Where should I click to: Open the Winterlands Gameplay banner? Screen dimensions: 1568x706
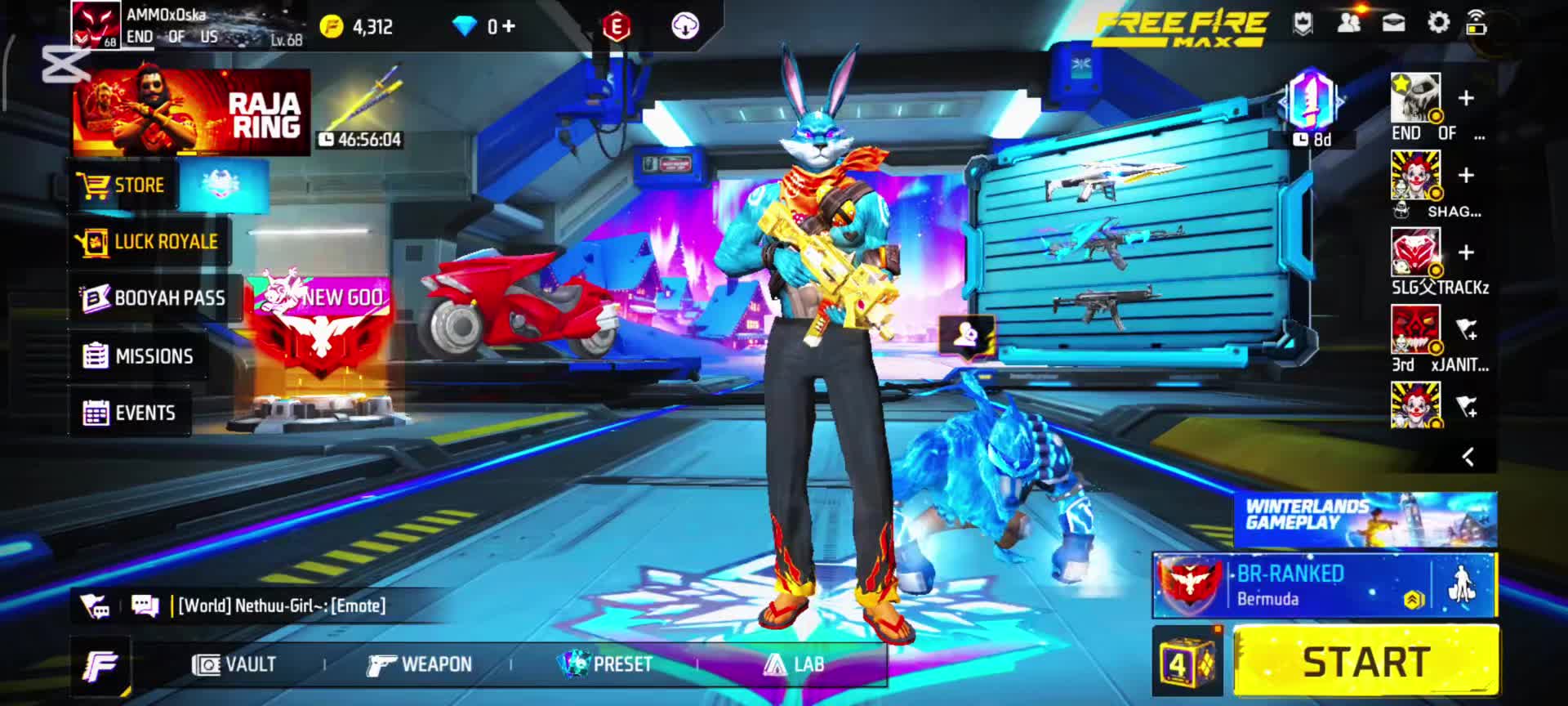pyautogui.click(x=1365, y=520)
